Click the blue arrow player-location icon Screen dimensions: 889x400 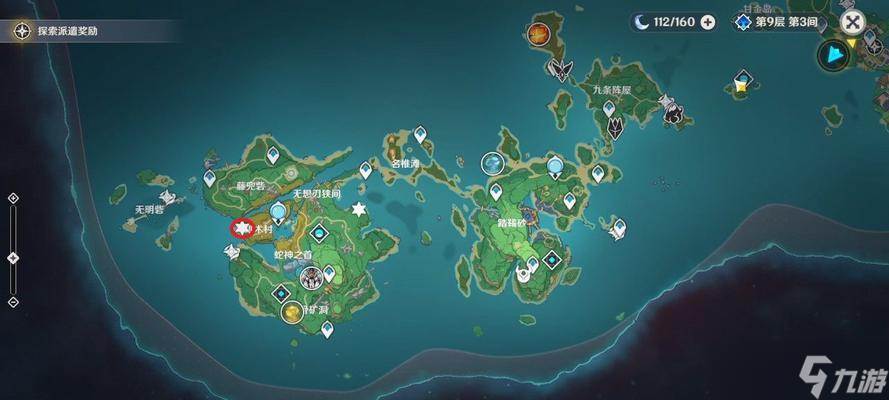[831, 55]
